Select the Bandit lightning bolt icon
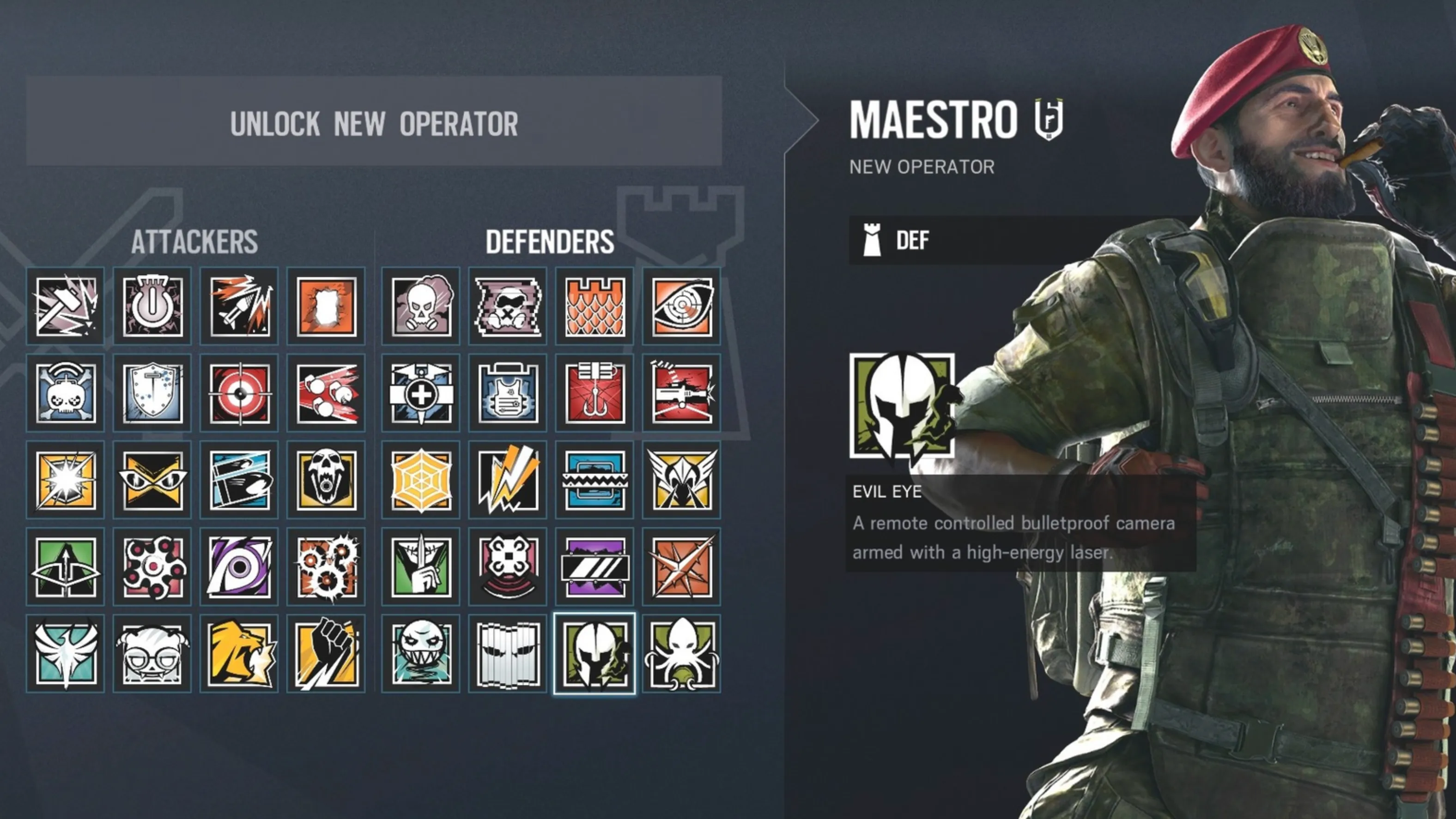 click(x=507, y=481)
